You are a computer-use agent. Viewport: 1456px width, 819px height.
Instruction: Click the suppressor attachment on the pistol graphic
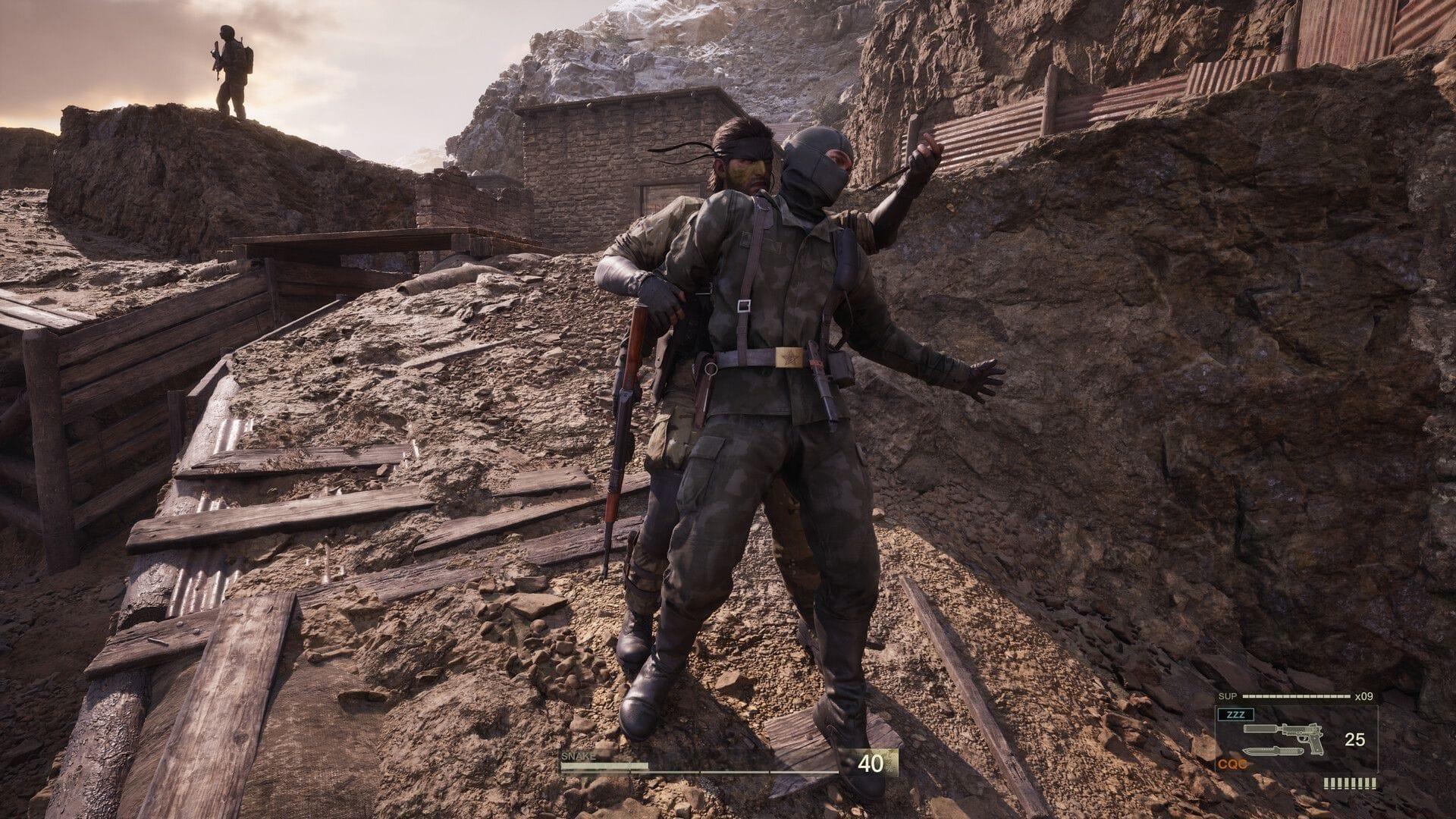[1260, 728]
